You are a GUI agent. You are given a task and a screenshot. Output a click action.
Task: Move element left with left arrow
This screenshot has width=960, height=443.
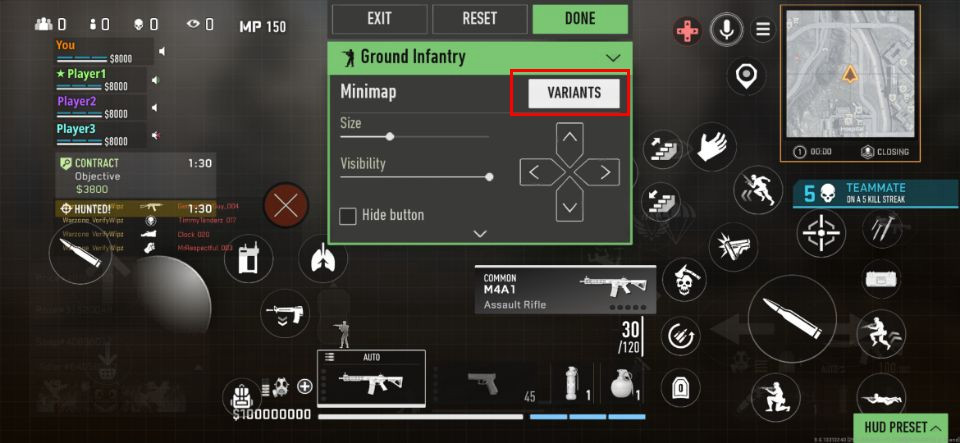534,172
